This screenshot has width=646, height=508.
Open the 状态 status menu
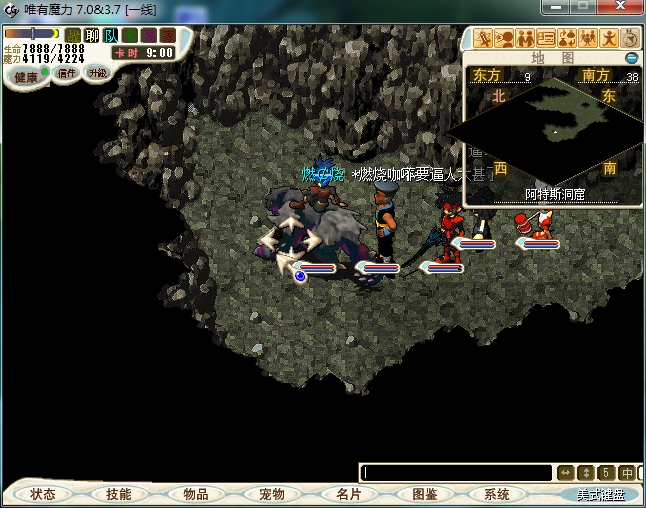point(43,494)
